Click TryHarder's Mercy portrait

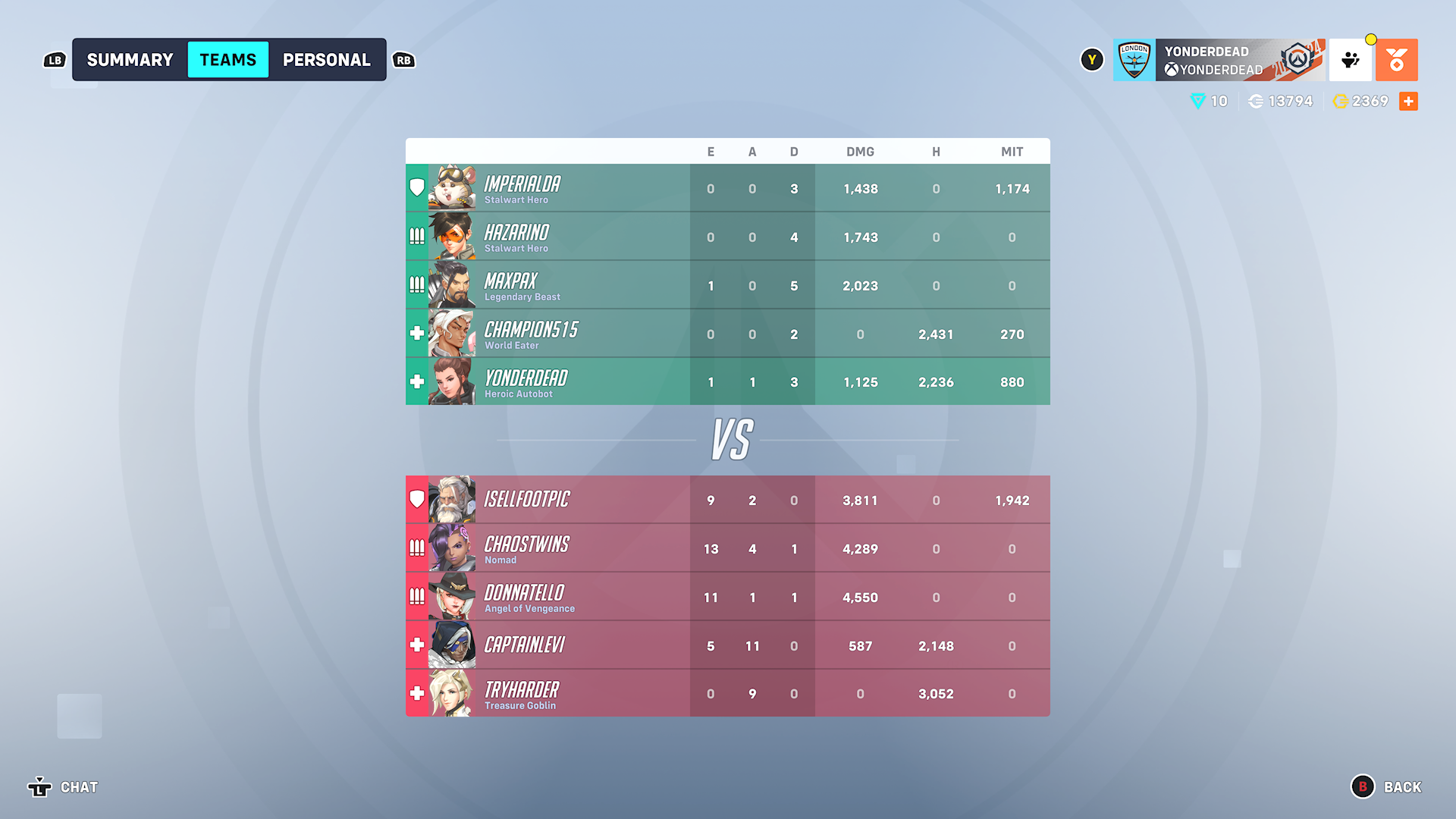[453, 692]
